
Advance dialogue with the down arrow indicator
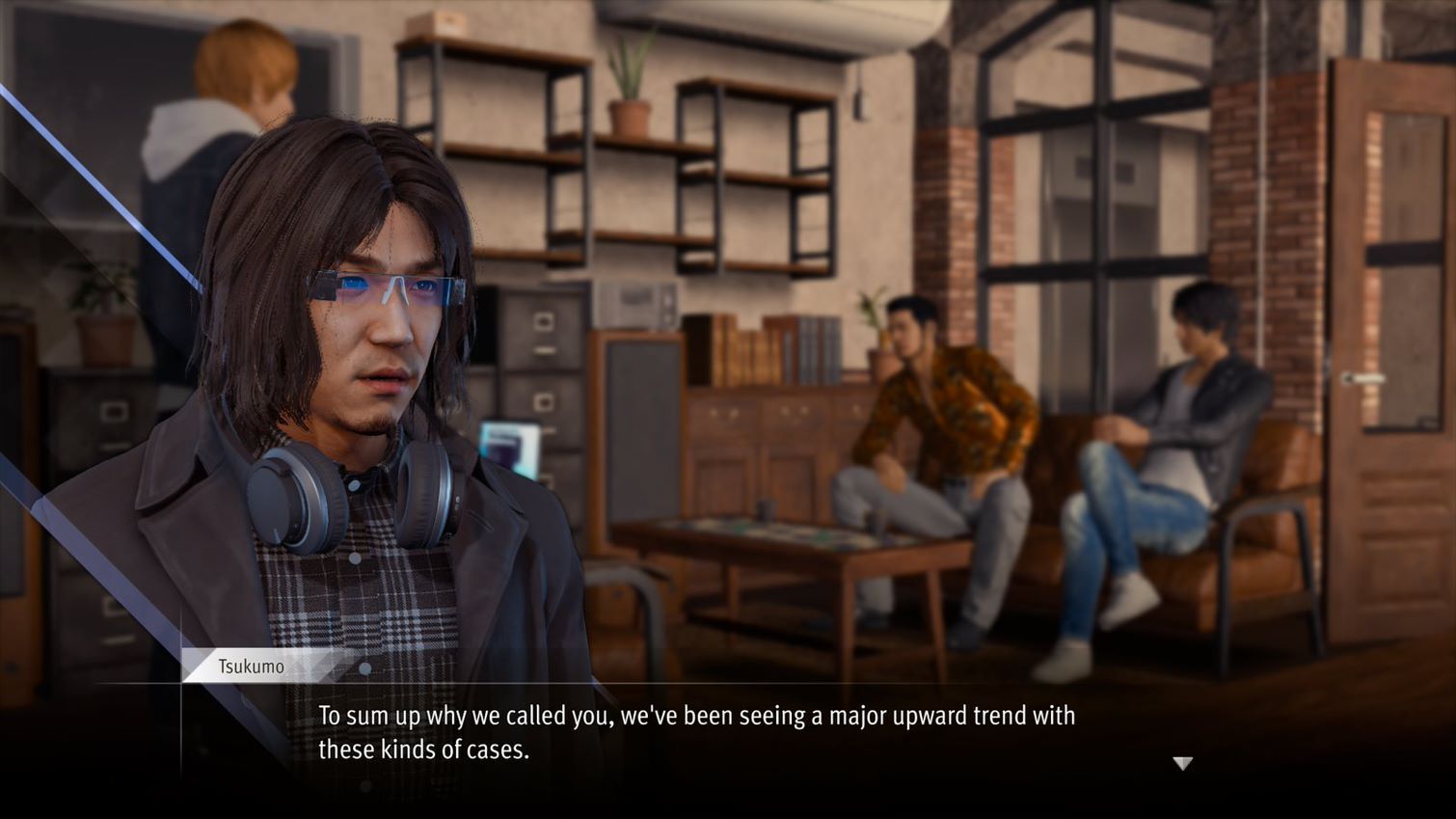[1183, 763]
